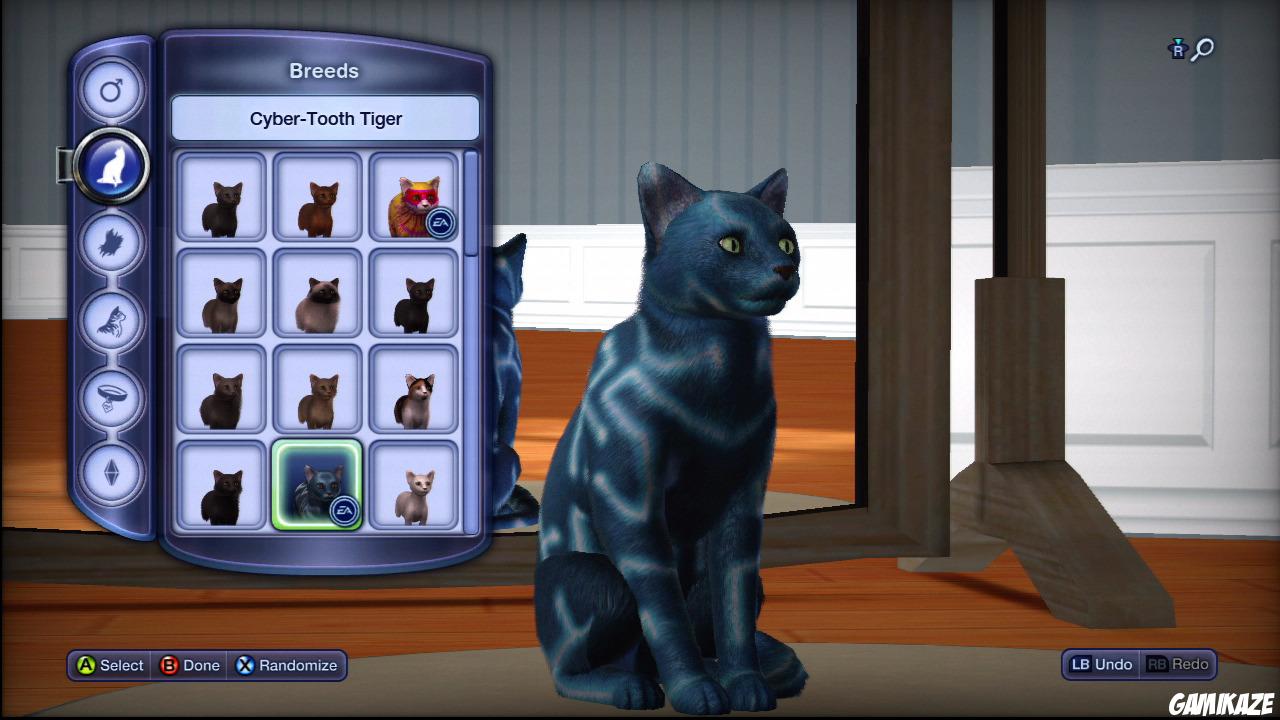Viewport: 1280px width, 720px height.
Task: Select the cat breed category icon
Action: point(111,166)
